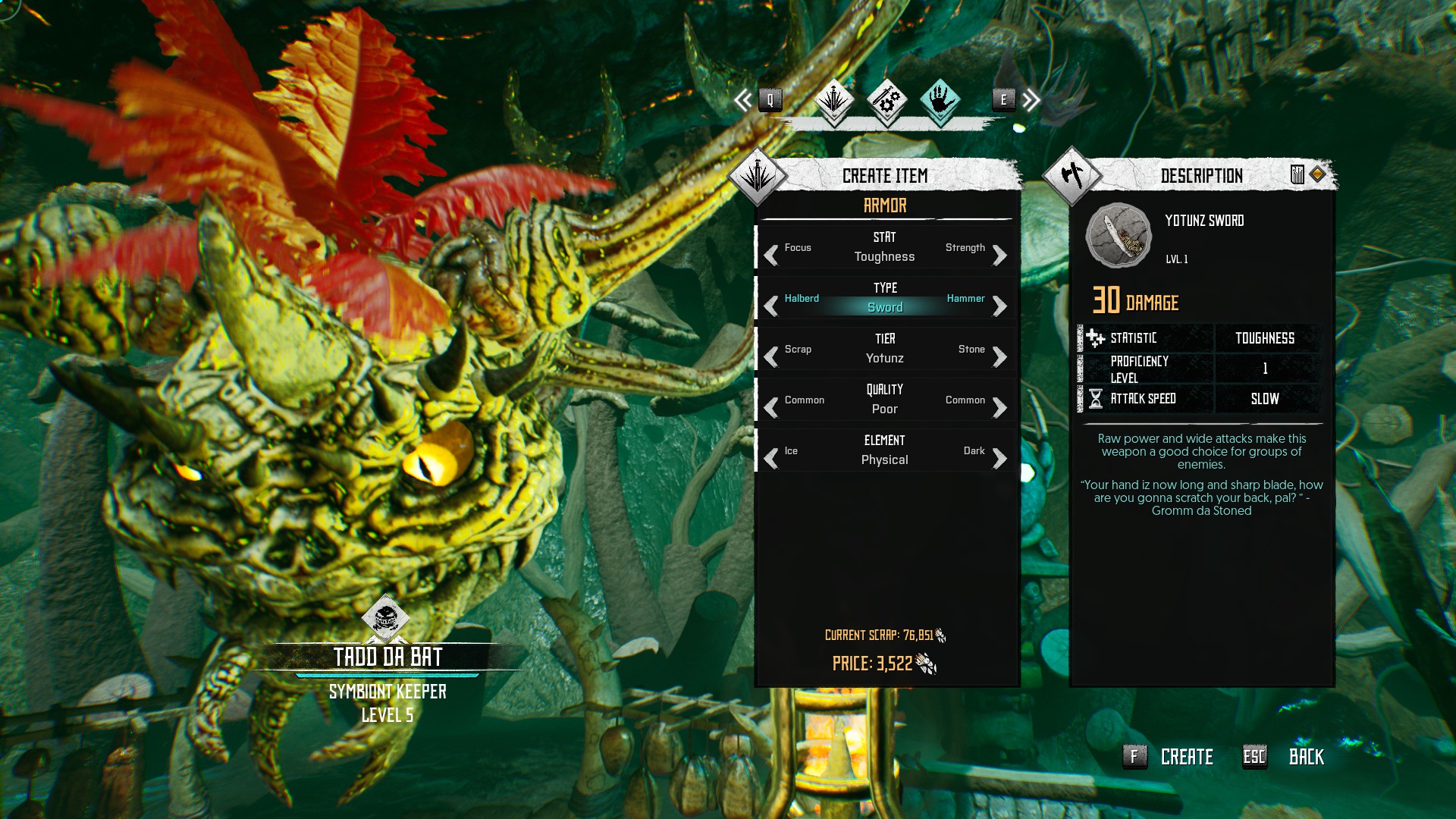Open the tools and gears tab
This screenshot has height=819, width=1456.
(x=886, y=99)
